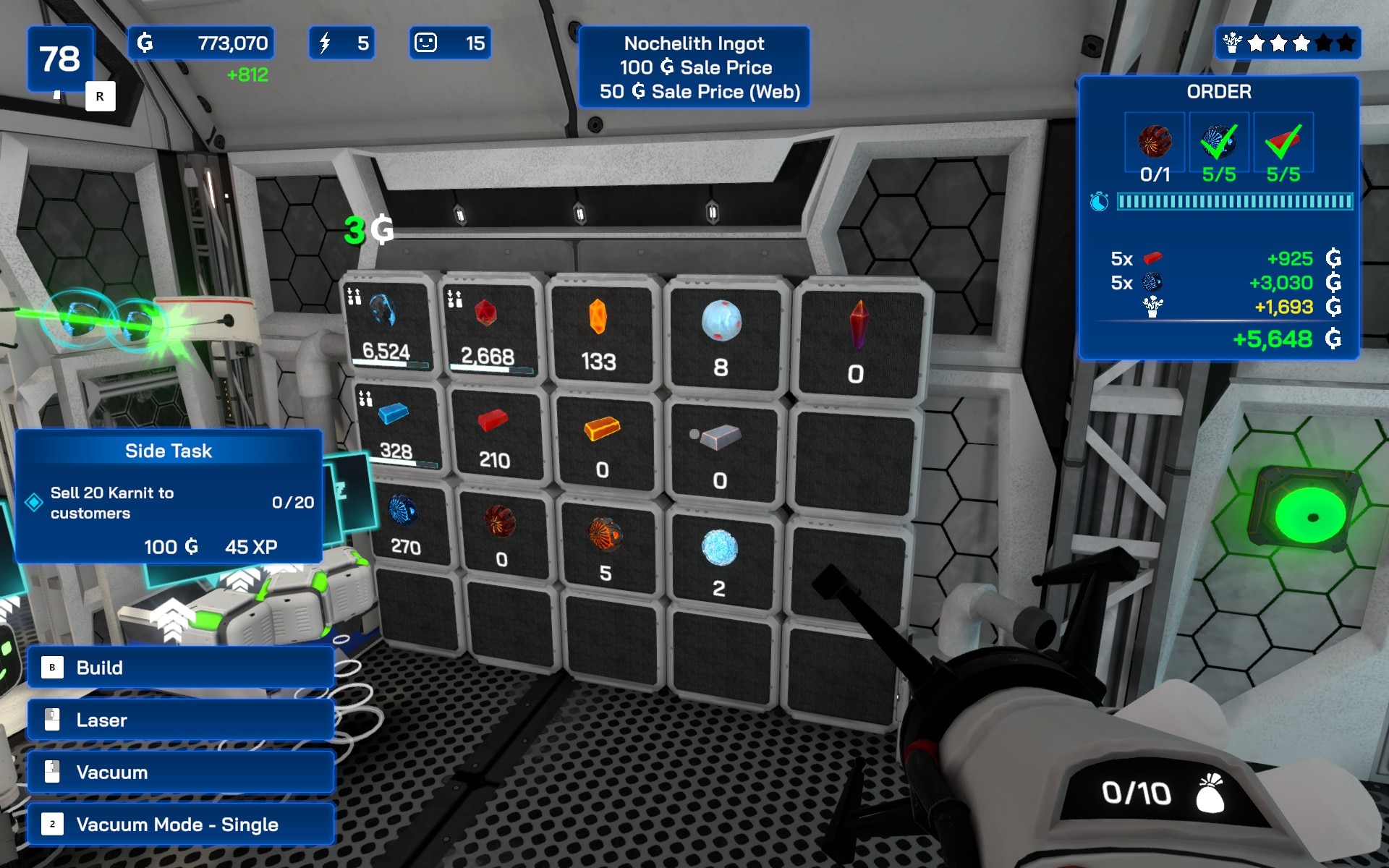
Task: Select the unfinished 0/1 order item icon
Action: tap(1155, 142)
